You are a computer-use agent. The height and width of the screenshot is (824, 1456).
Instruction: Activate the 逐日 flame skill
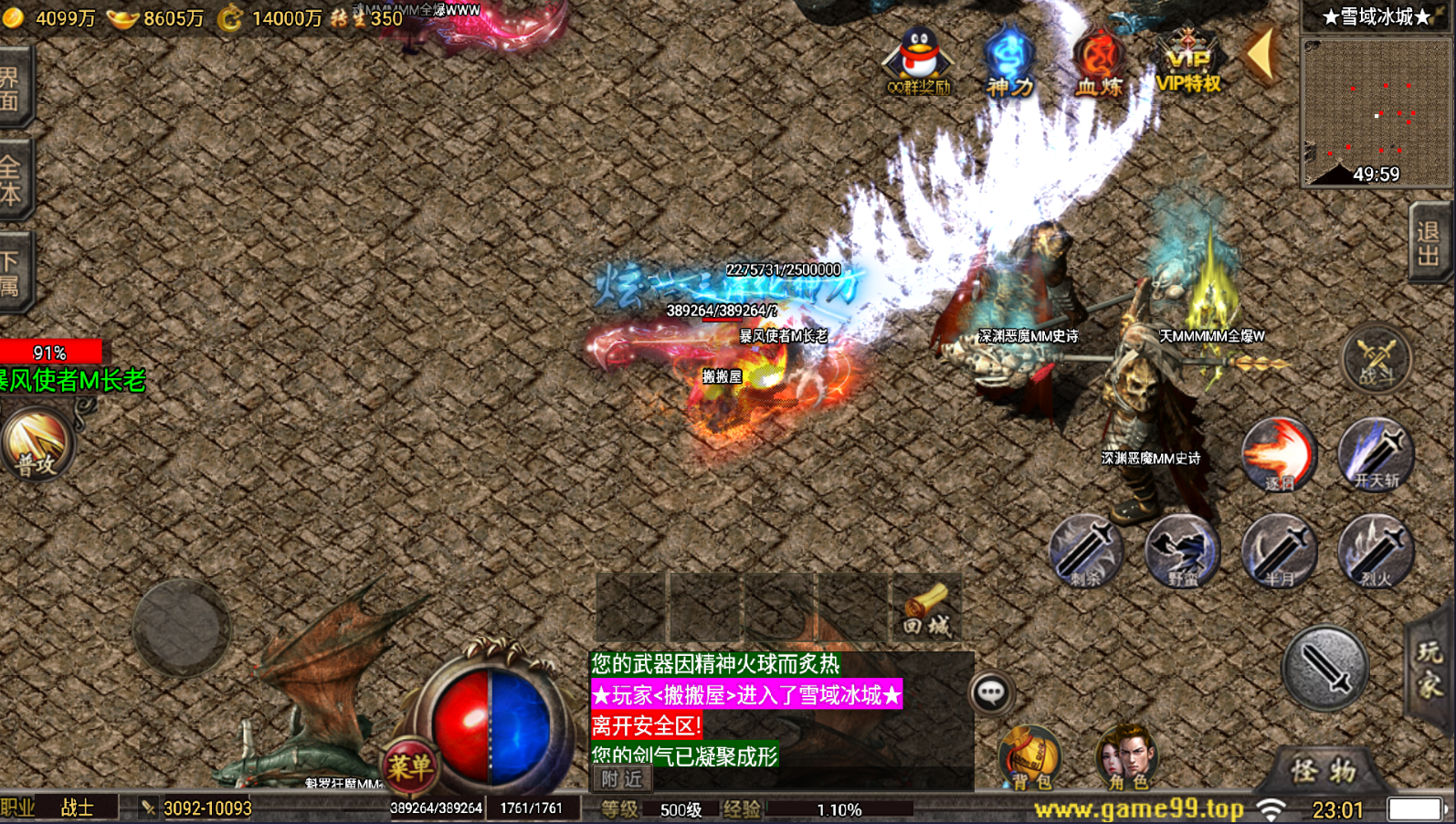tap(1279, 454)
